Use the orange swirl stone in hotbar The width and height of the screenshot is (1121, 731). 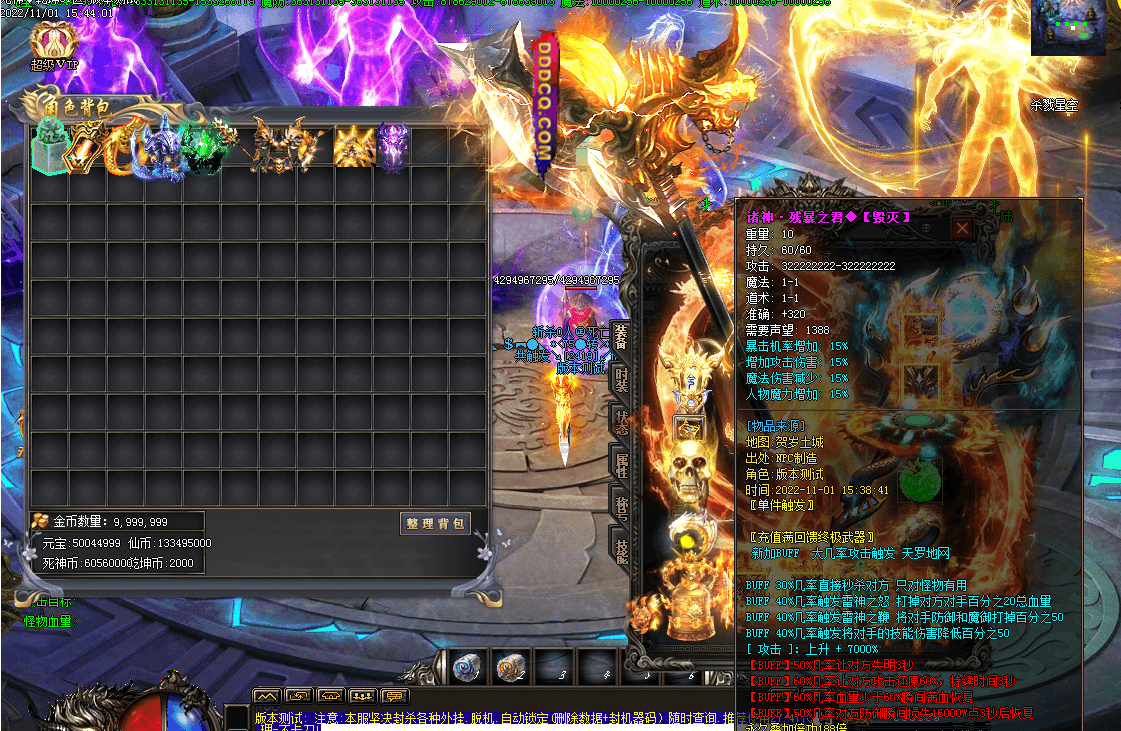[511, 668]
